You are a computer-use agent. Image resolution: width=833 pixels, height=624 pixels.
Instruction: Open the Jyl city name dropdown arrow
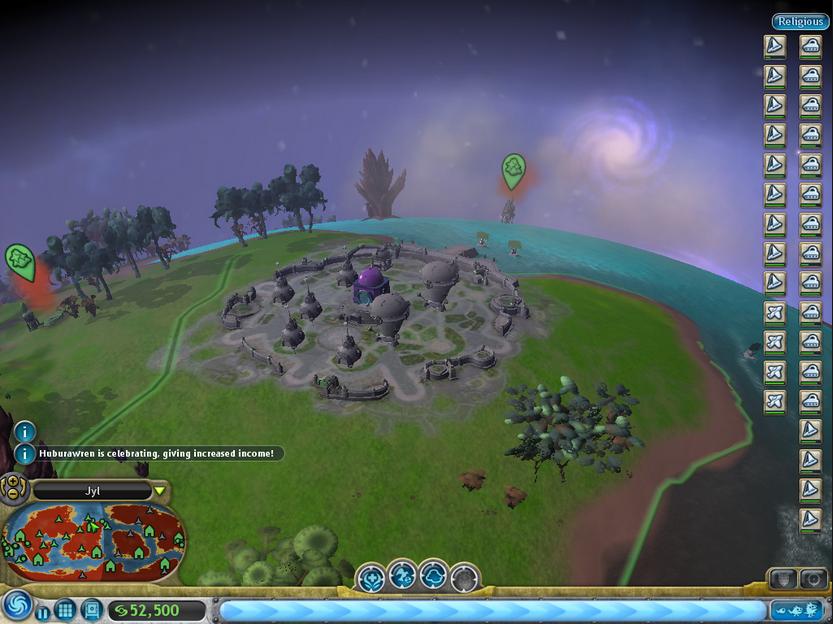[x=159, y=491]
